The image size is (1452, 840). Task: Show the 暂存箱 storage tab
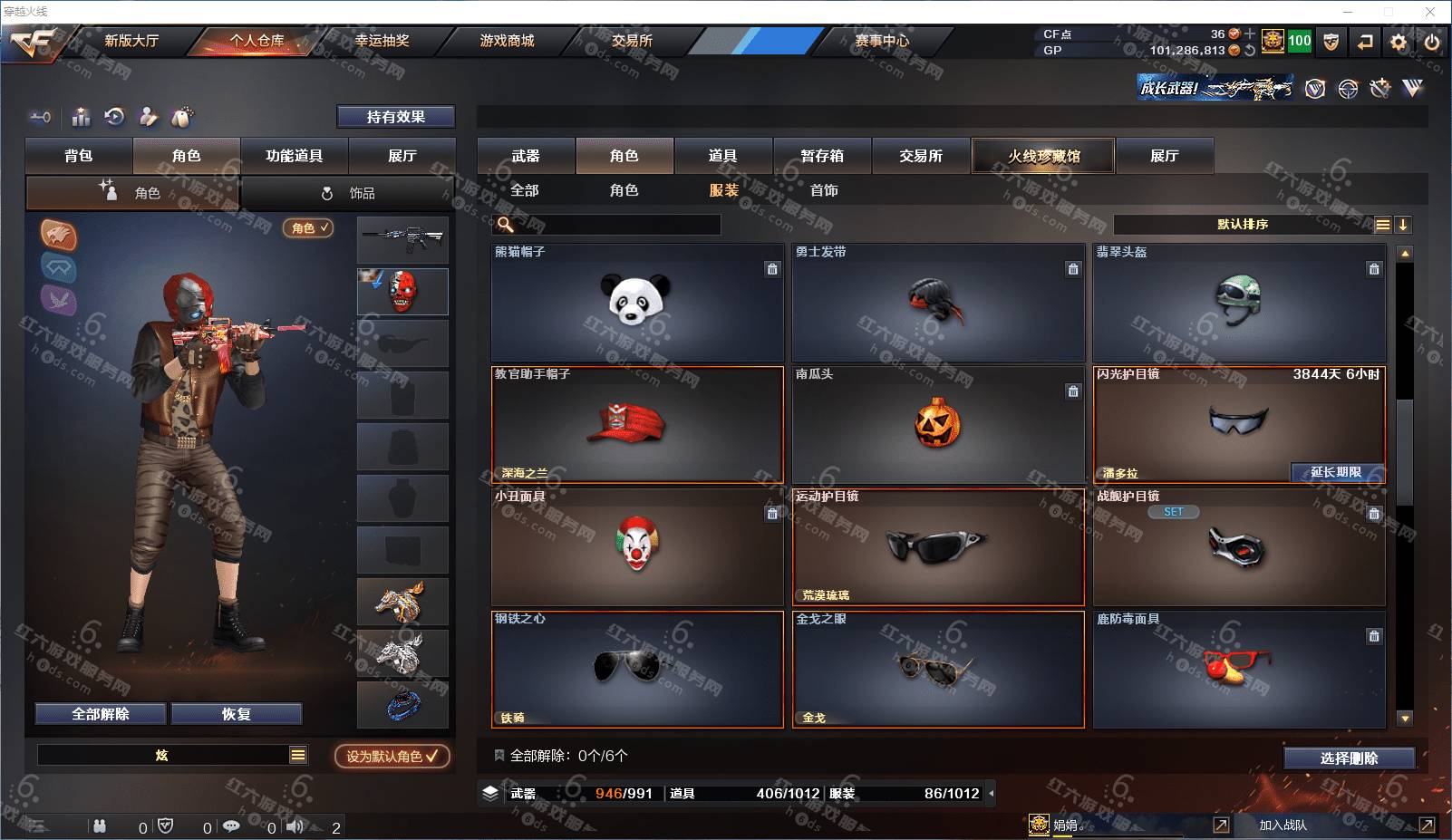pos(822,156)
